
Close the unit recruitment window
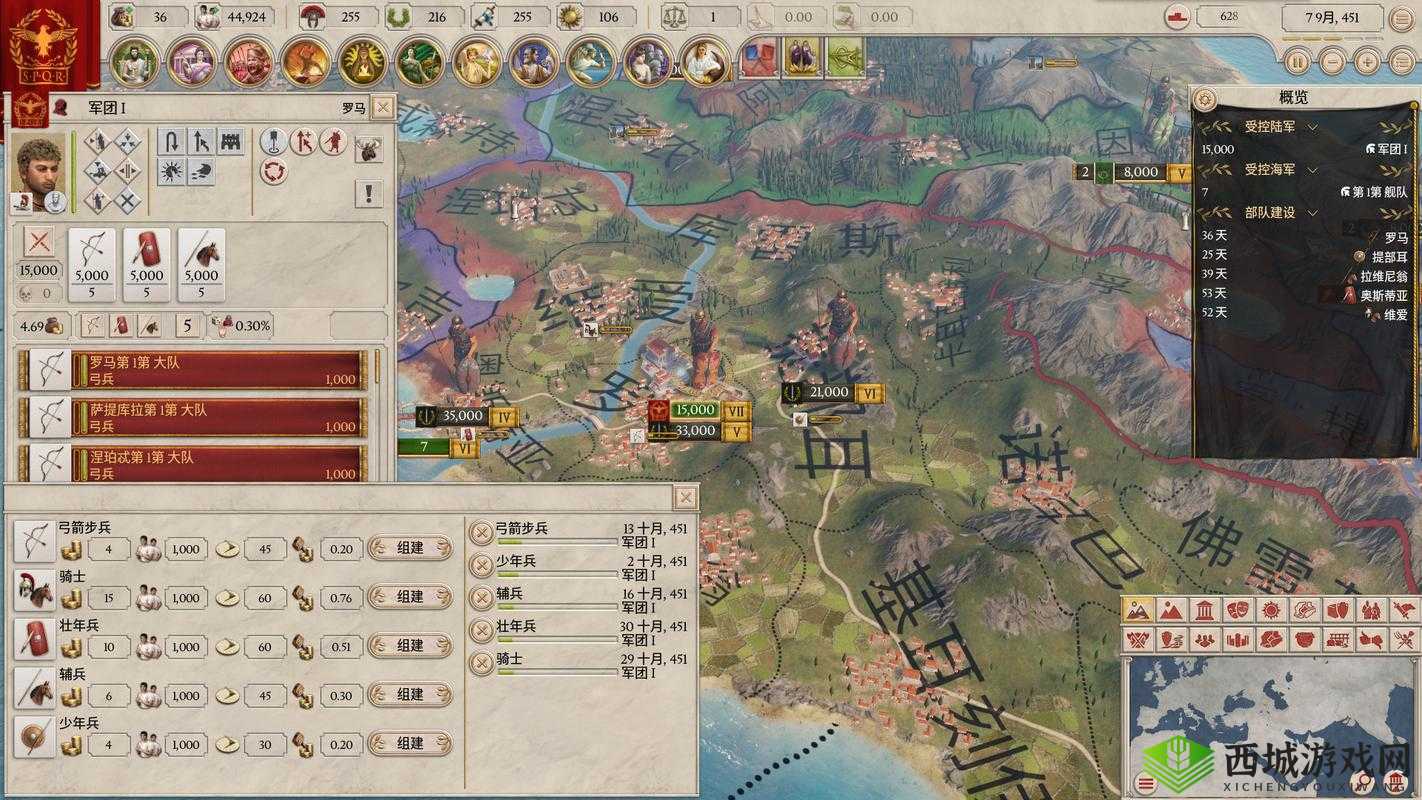click(685, 497)
